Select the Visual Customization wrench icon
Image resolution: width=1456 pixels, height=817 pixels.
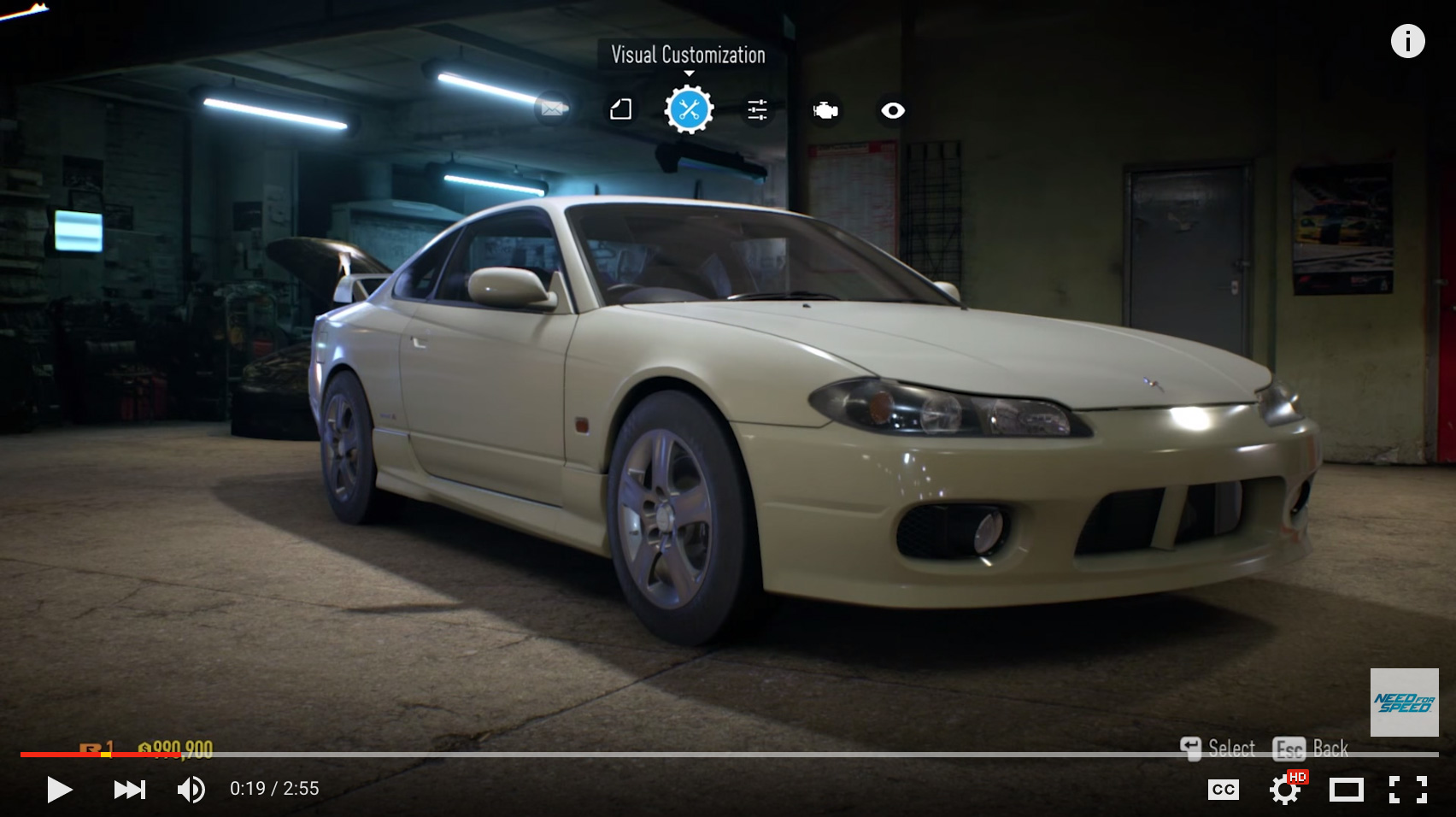pyautogui.click(x=689, y=109)
